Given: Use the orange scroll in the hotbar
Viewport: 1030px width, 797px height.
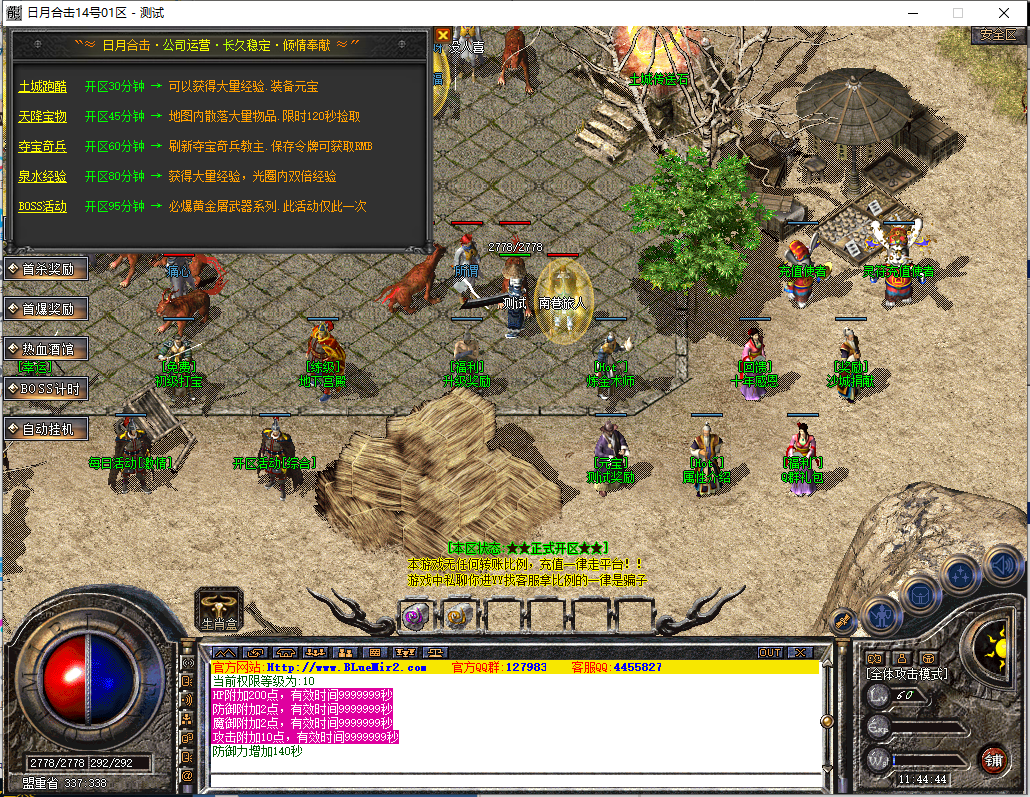Looking at the screenshot, I should point(457,616).
